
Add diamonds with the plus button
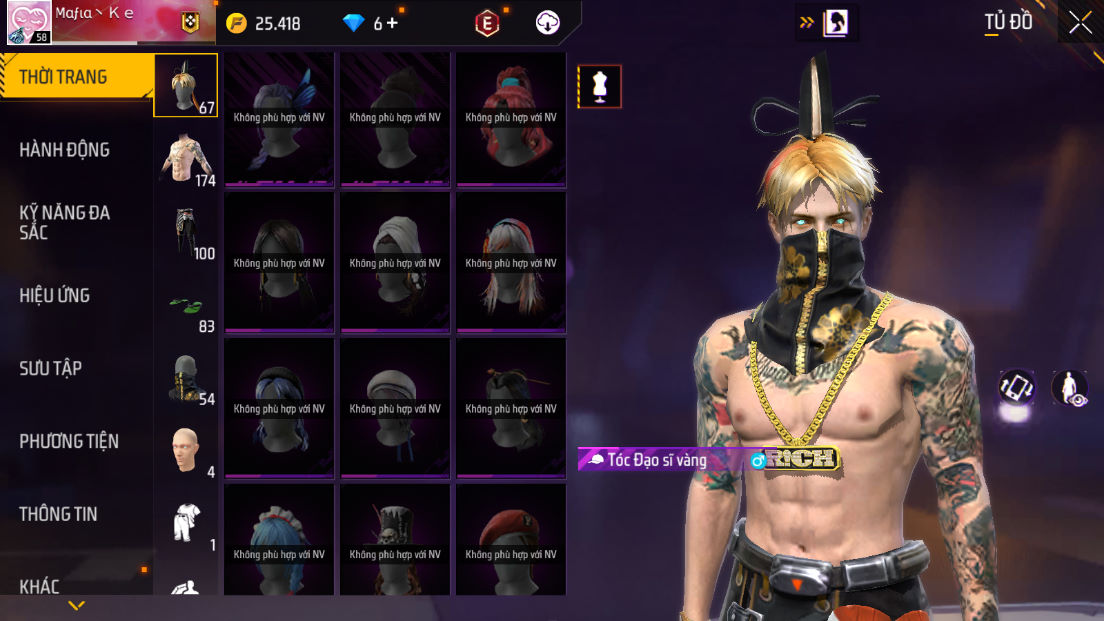point(392,23)
